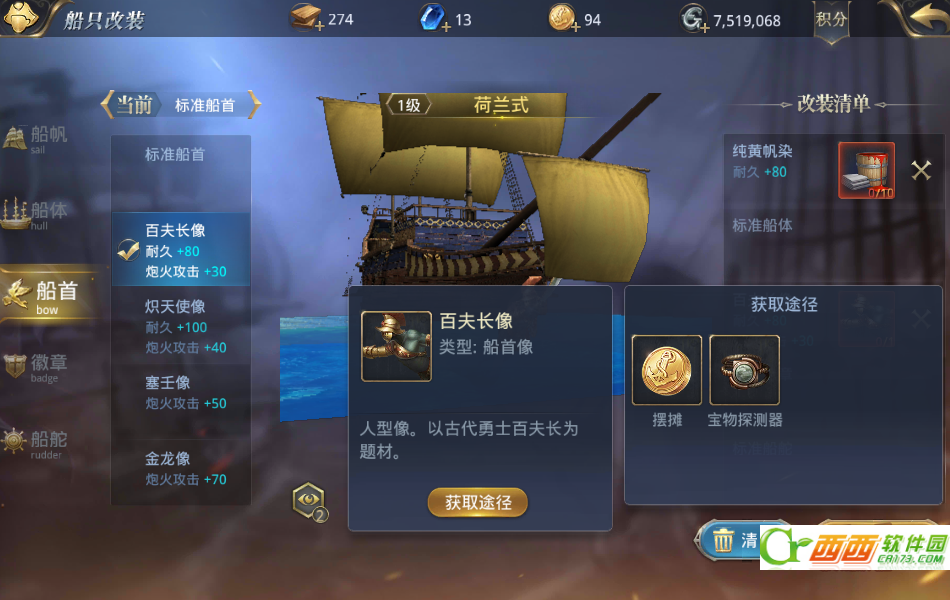Toggle the eye preview icon

click(308, 499)
